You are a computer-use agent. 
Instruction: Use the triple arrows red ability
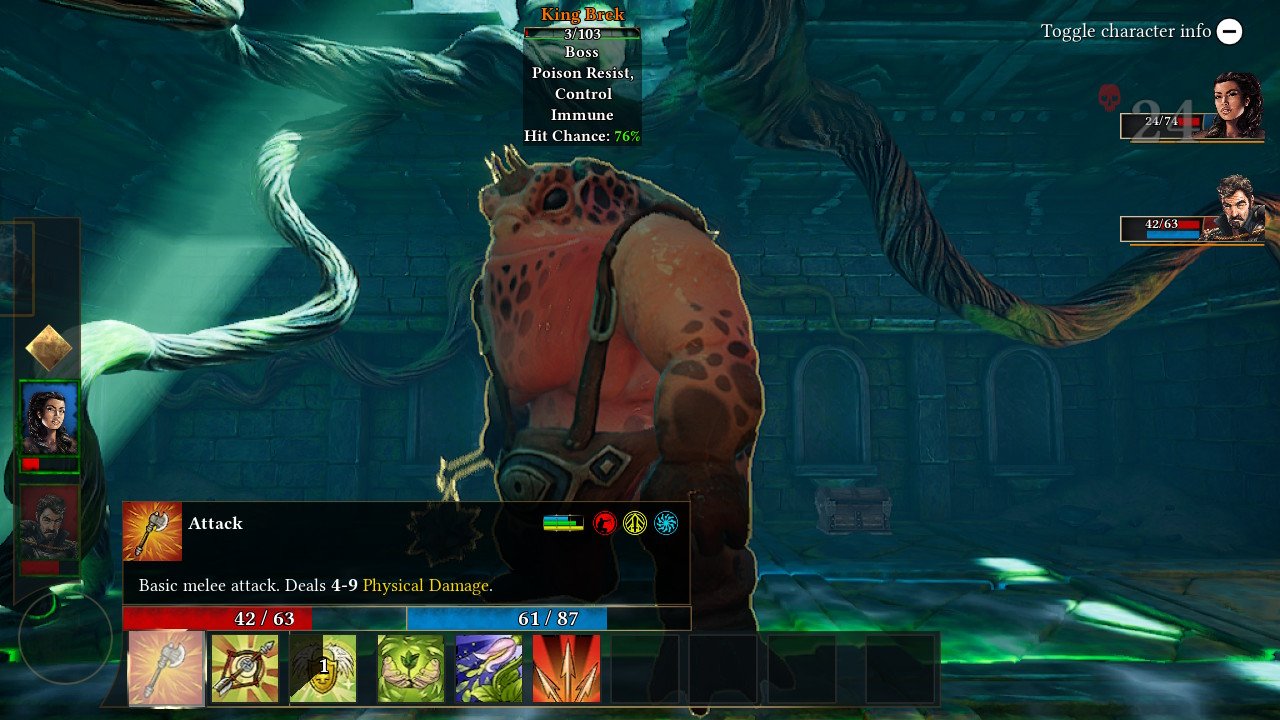[566, 668]
